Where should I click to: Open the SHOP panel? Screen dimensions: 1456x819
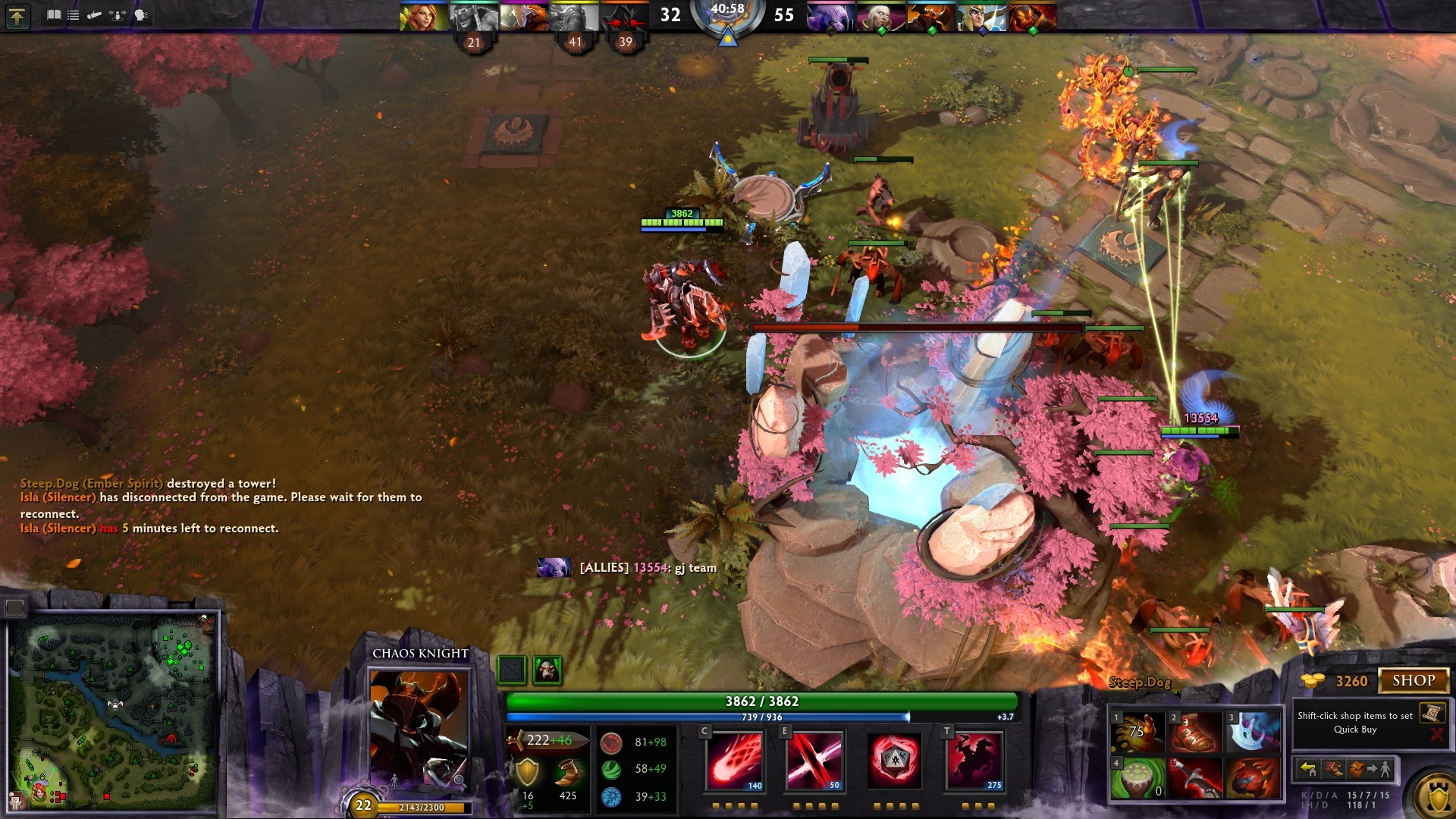point(1414,681)
